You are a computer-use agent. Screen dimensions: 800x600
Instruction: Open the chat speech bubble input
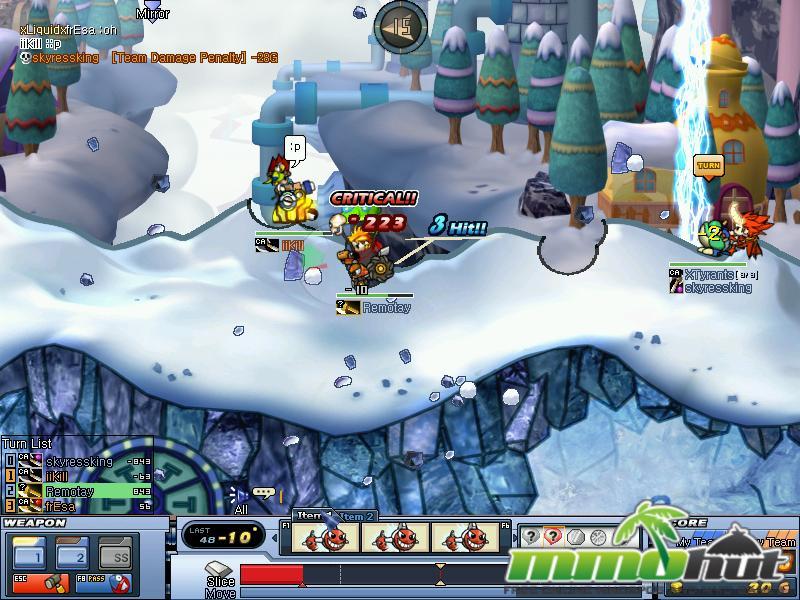tap(264, 493)
